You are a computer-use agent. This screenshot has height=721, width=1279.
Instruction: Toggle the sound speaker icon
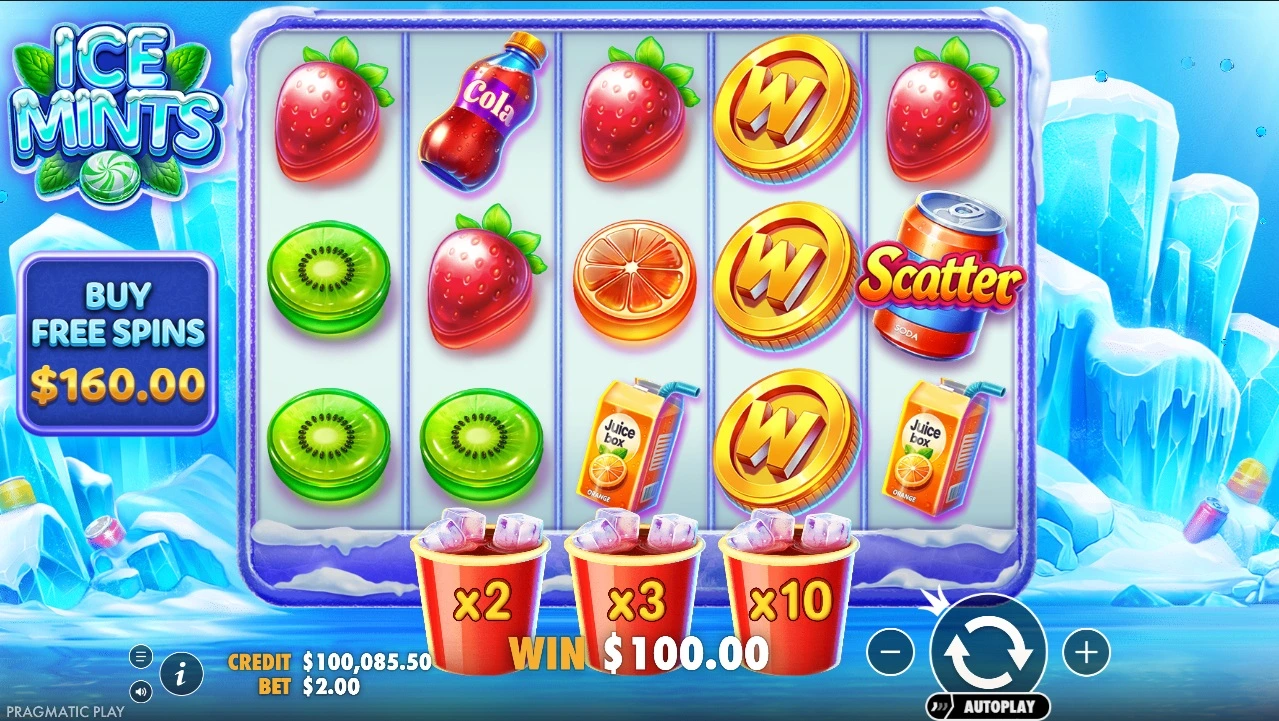141,690
